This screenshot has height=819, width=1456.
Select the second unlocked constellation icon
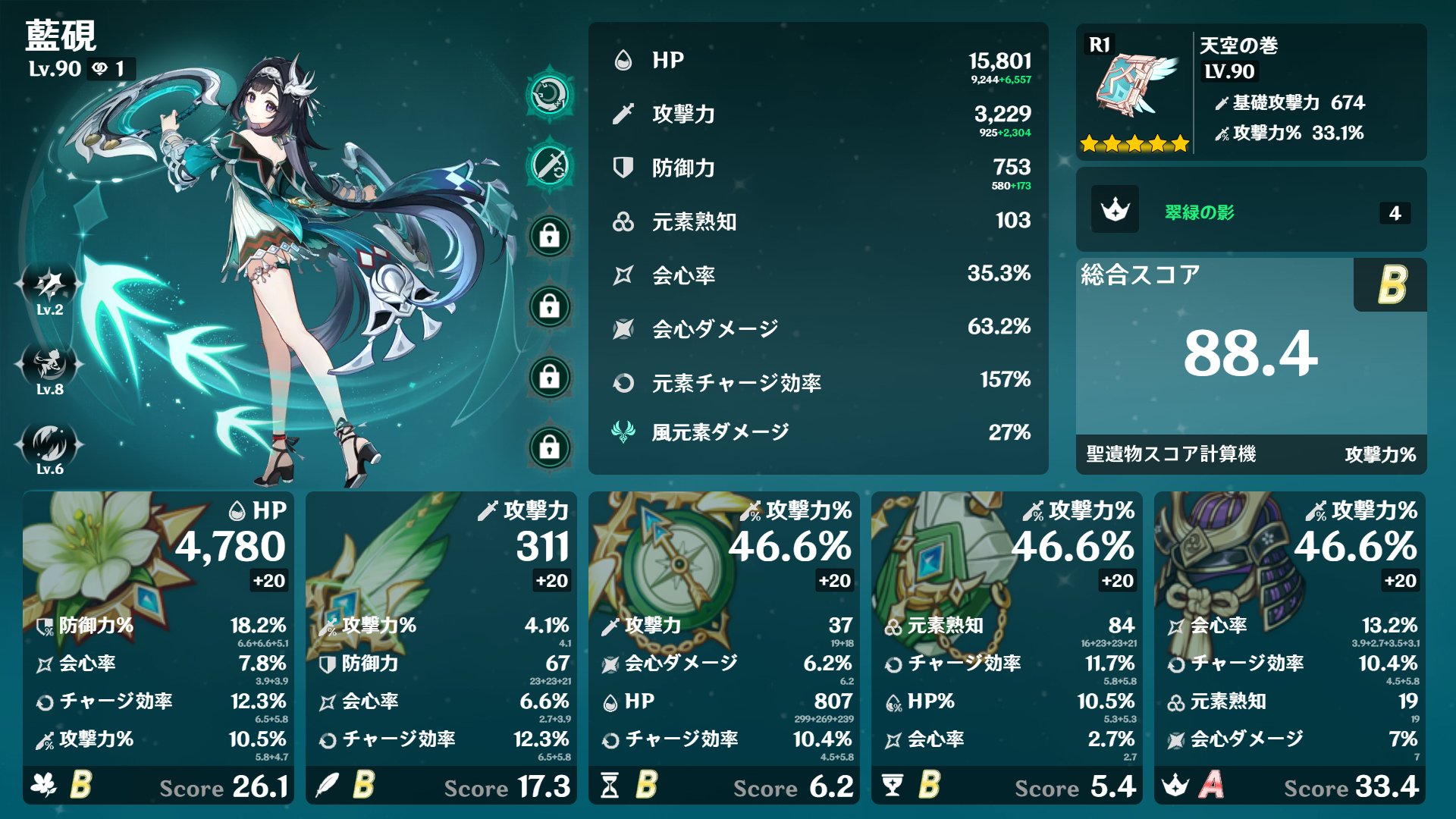pyautogui.click(x=550, y=165)
